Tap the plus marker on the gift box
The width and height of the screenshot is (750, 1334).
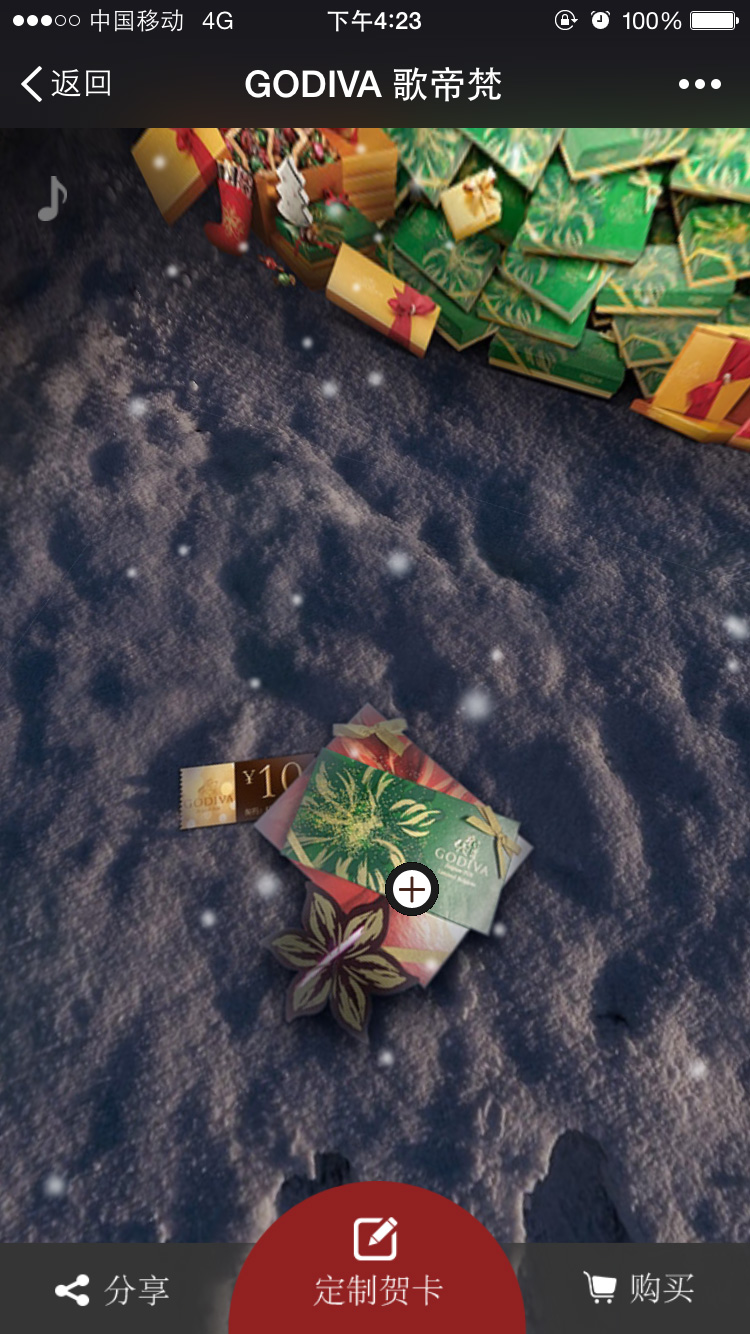tap(412, 889)
